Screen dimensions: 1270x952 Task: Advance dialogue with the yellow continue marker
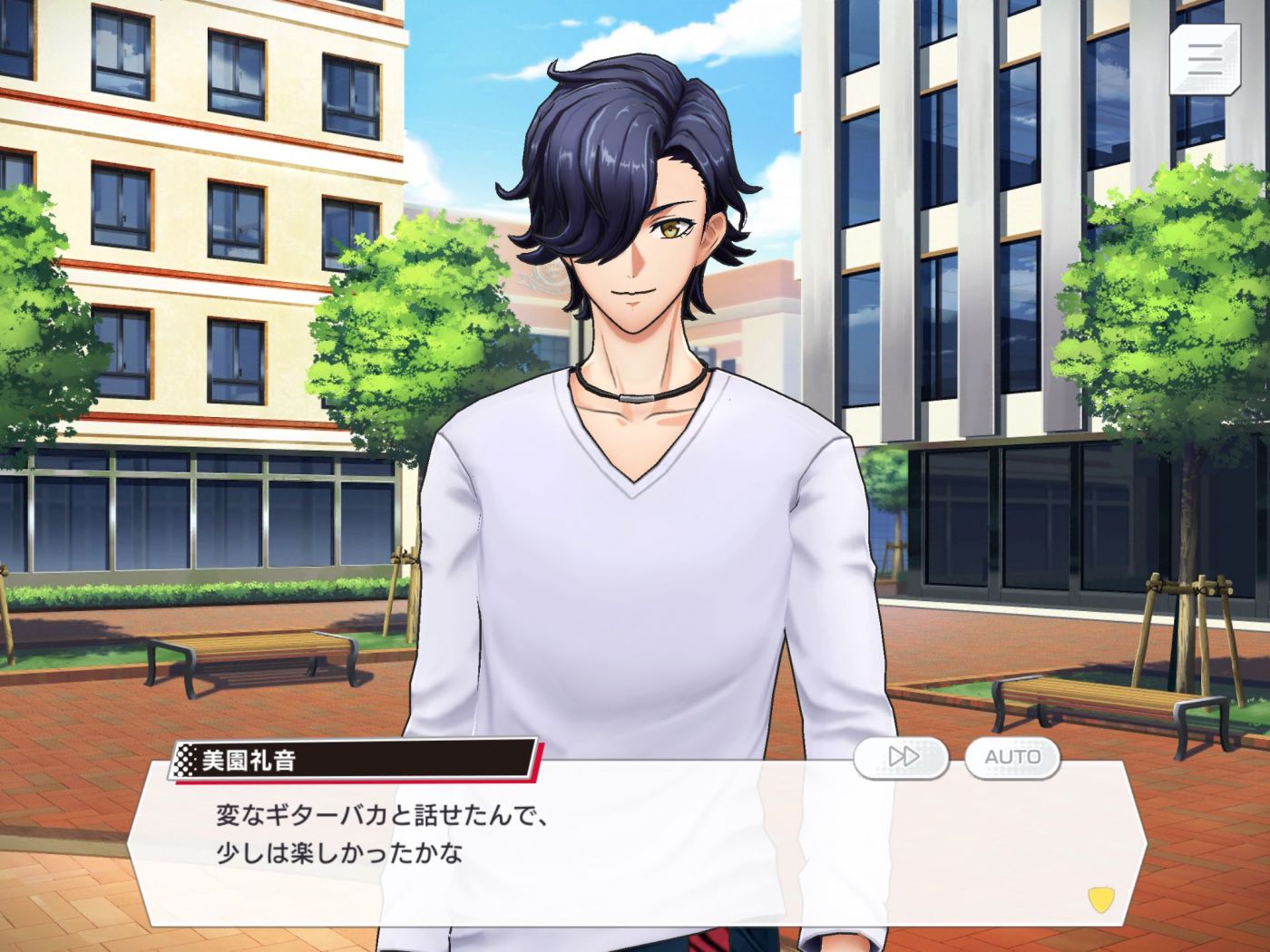click(1100, 899)
